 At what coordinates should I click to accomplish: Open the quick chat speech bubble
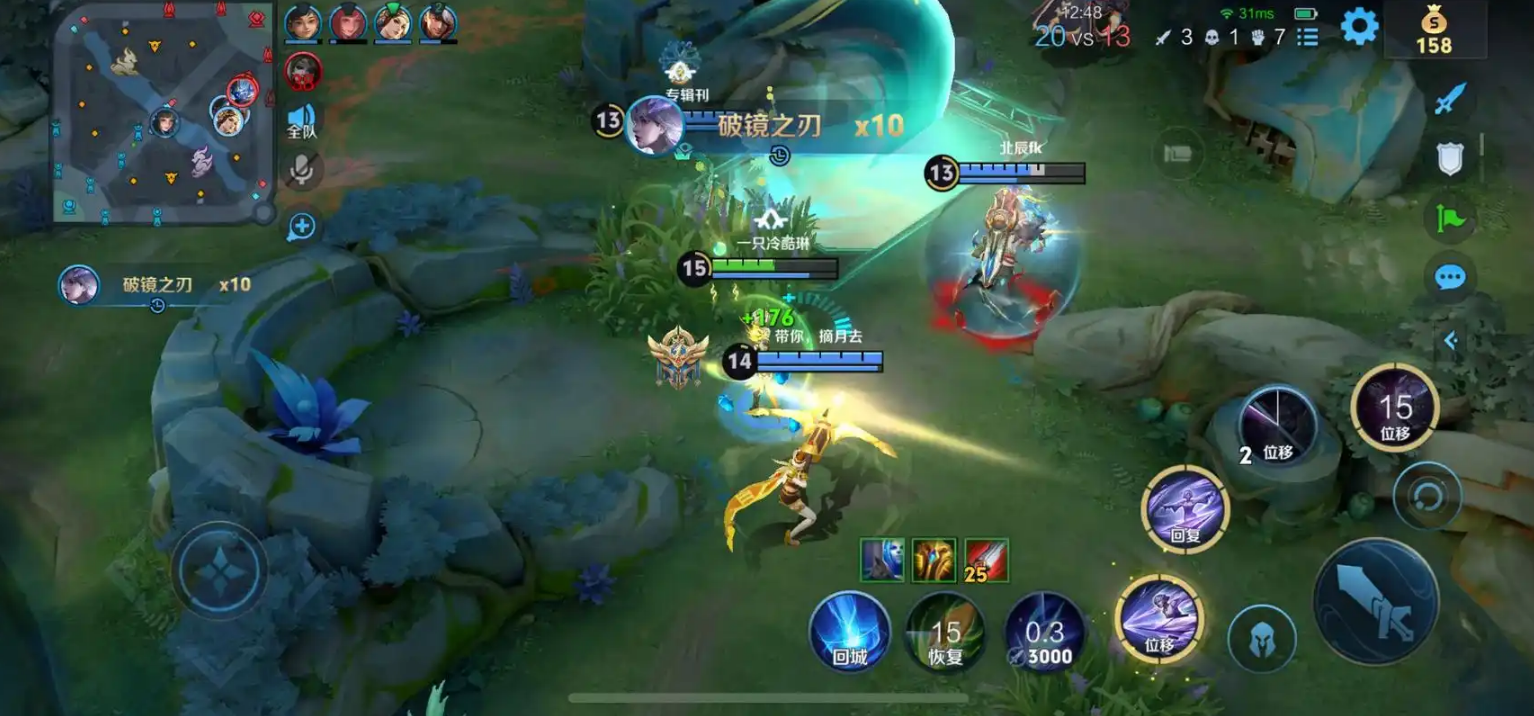click(x=1450, y=277)
